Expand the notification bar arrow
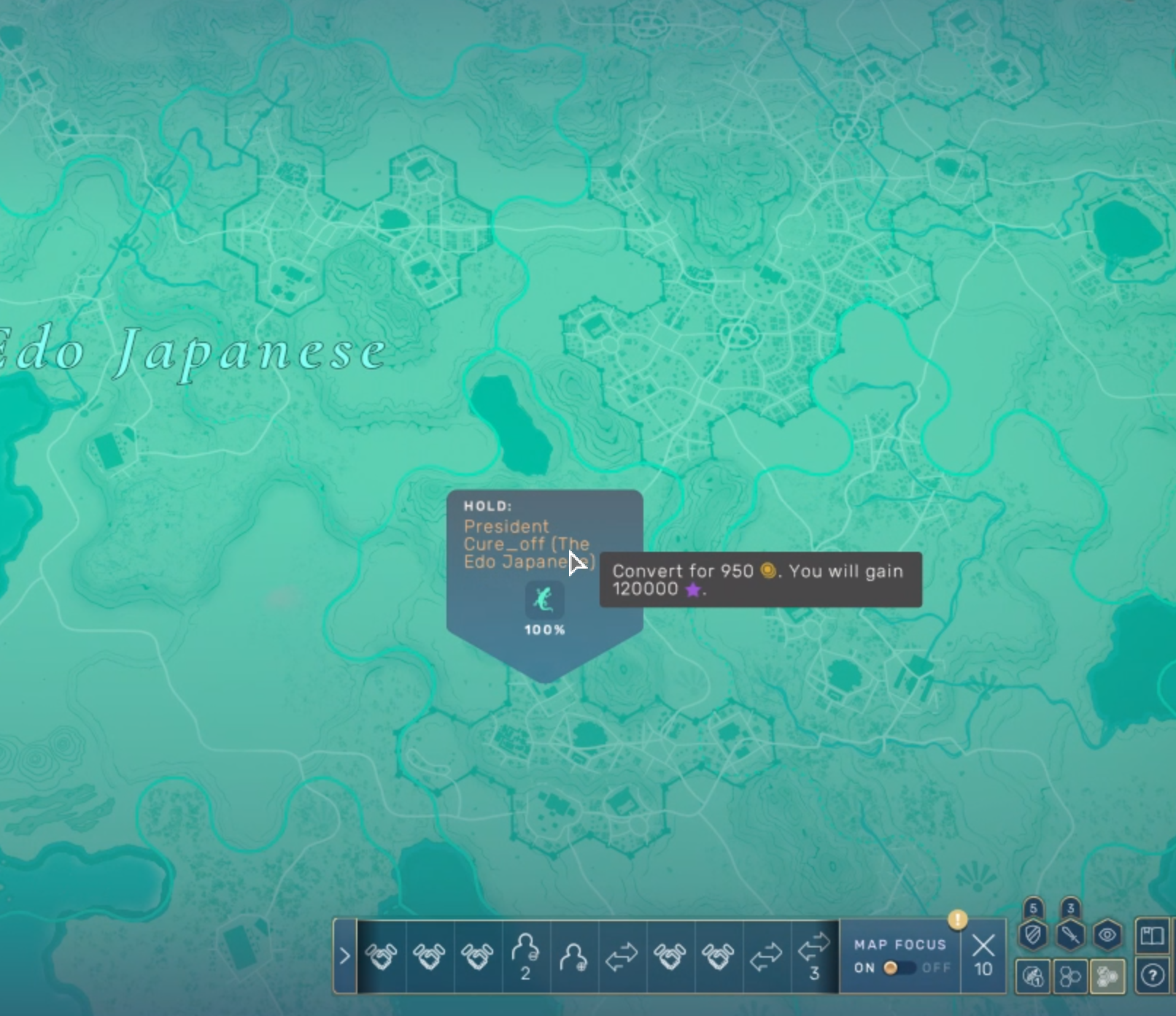The image size is (1176, 1016). [344, 956]
